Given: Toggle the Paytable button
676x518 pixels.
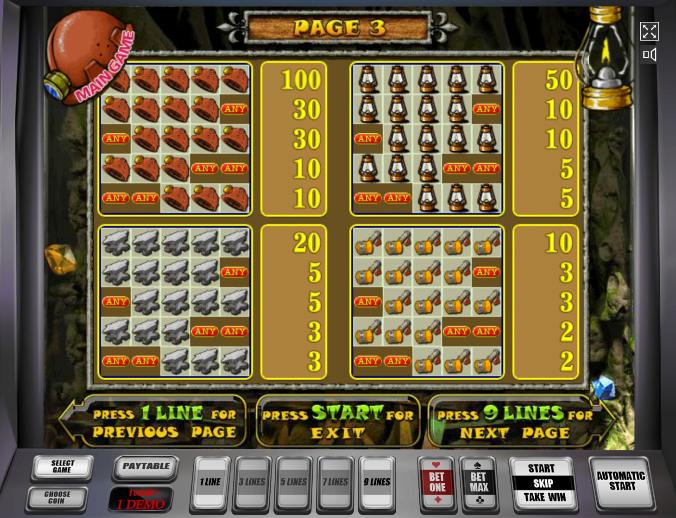Looking at the screenshot, I should [145, 466].
